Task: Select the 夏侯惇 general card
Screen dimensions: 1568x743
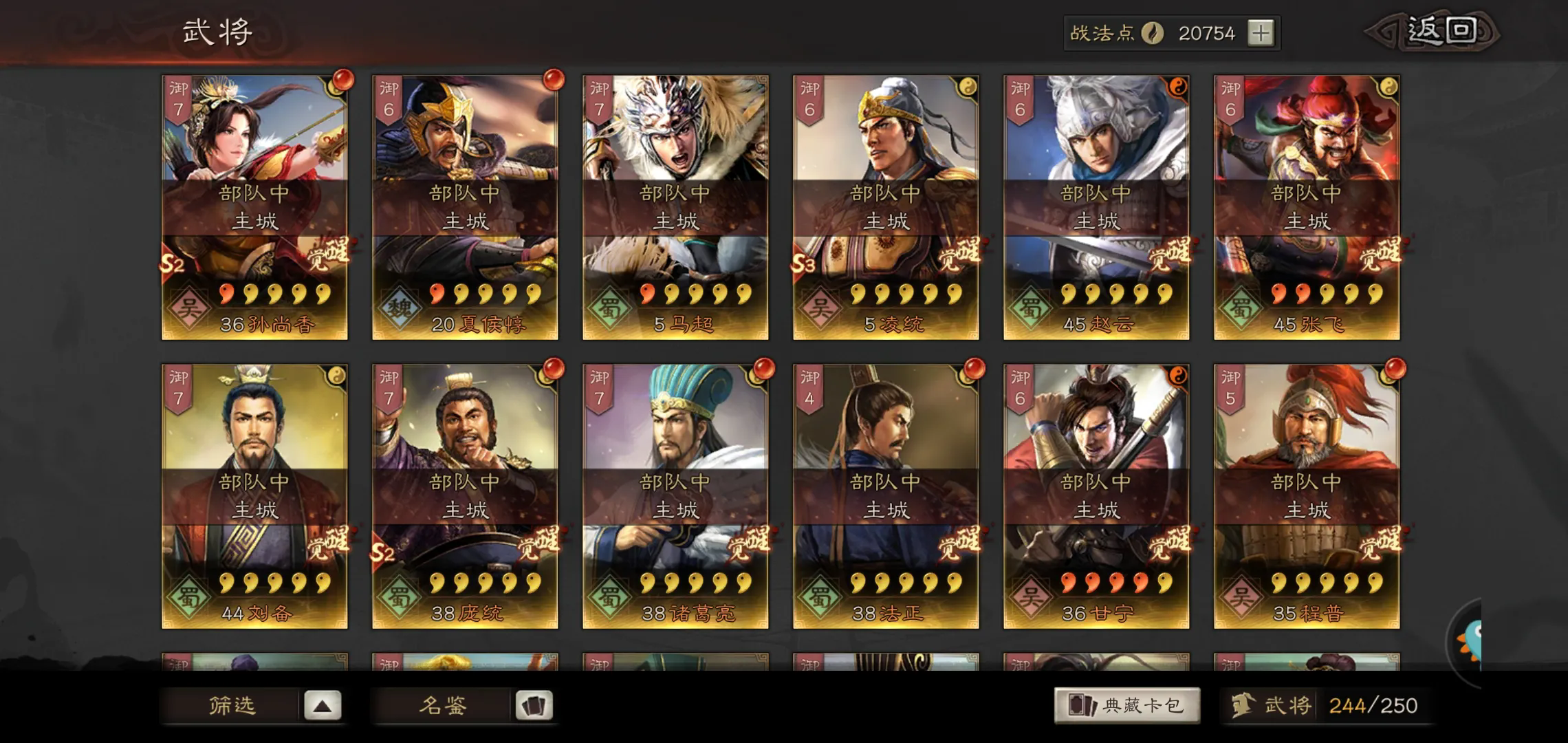Action: point(465,206)
